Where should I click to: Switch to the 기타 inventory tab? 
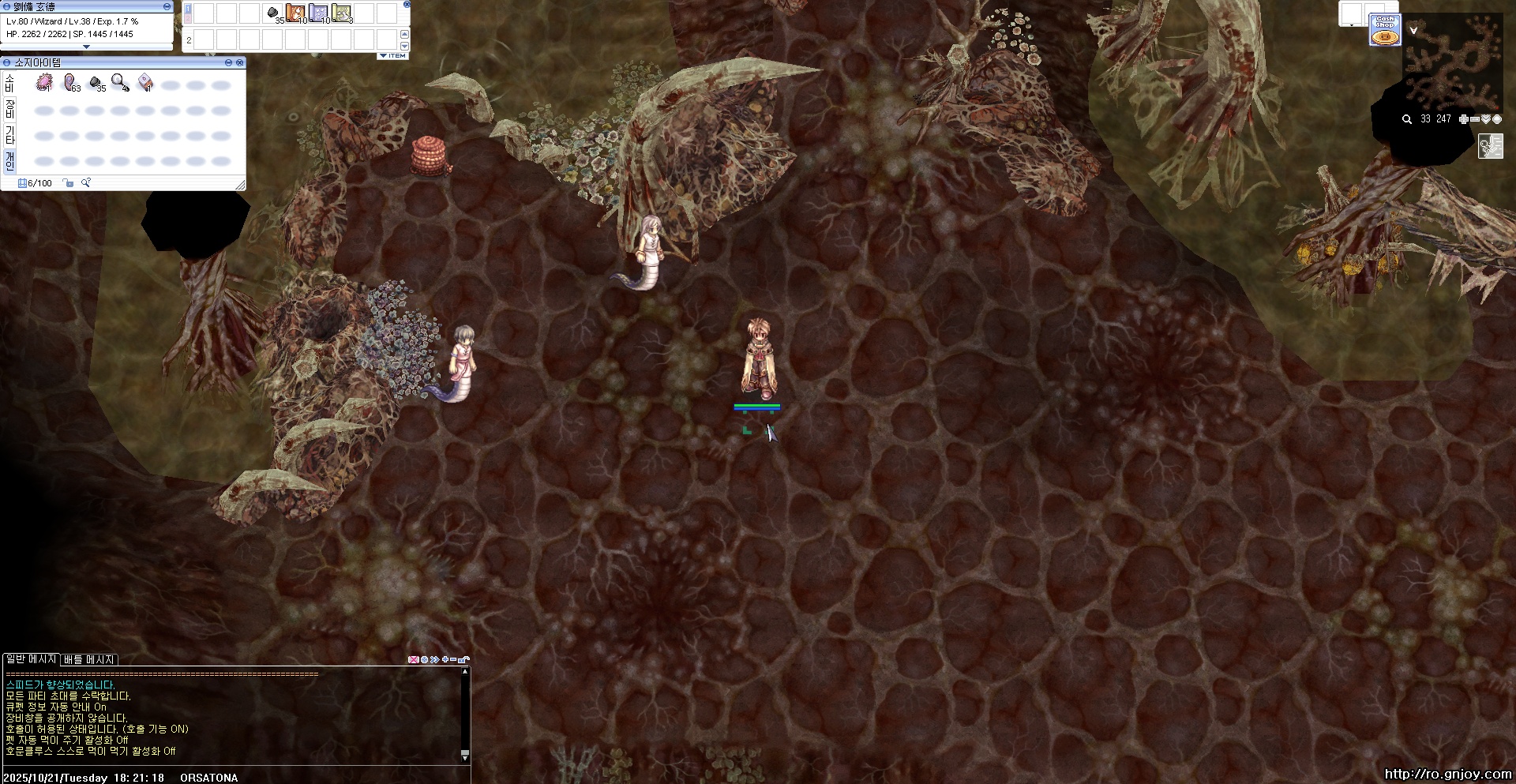click(9, 135)
